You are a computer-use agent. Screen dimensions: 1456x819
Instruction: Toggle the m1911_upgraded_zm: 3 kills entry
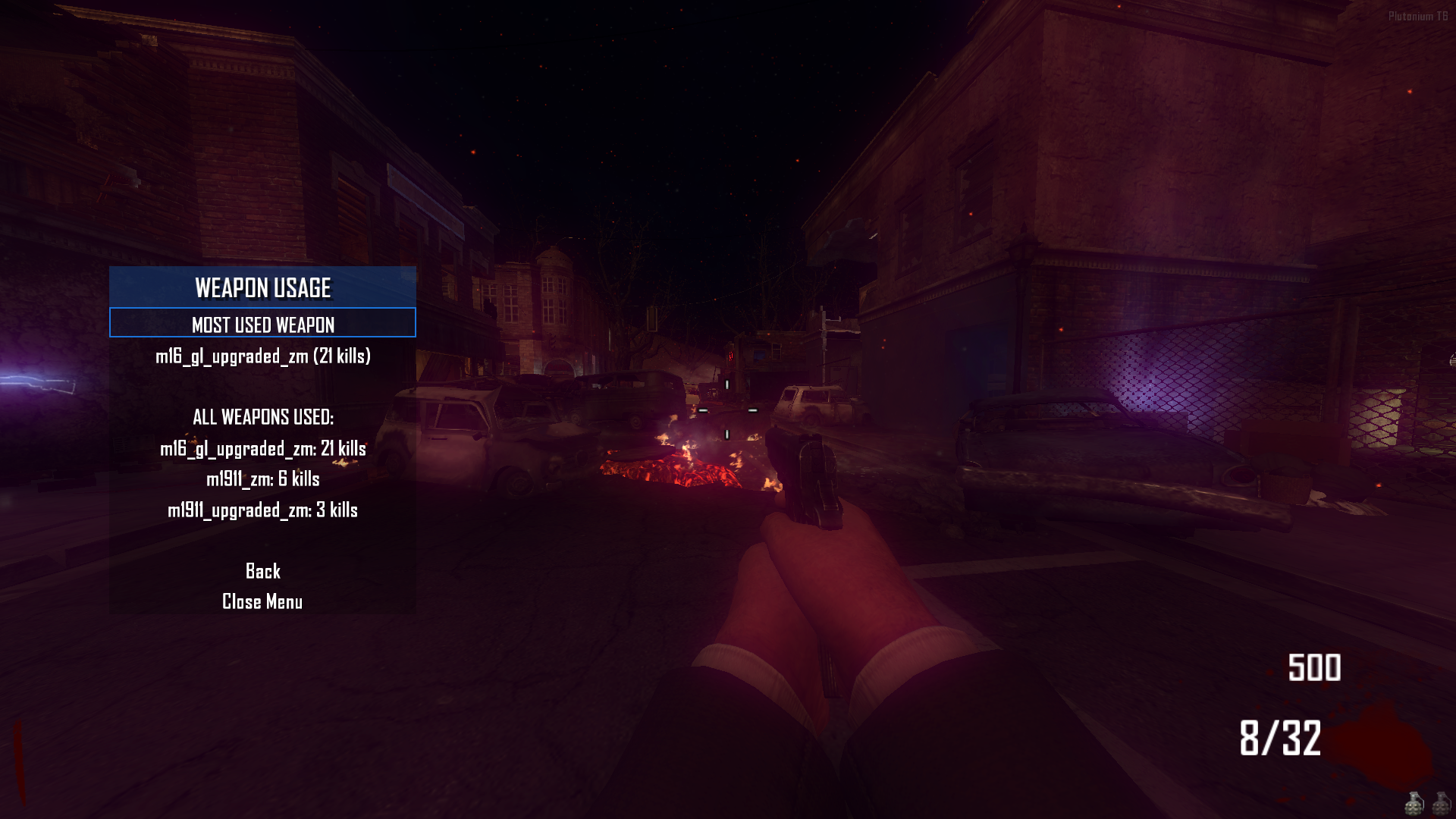[x=264, y=511]
